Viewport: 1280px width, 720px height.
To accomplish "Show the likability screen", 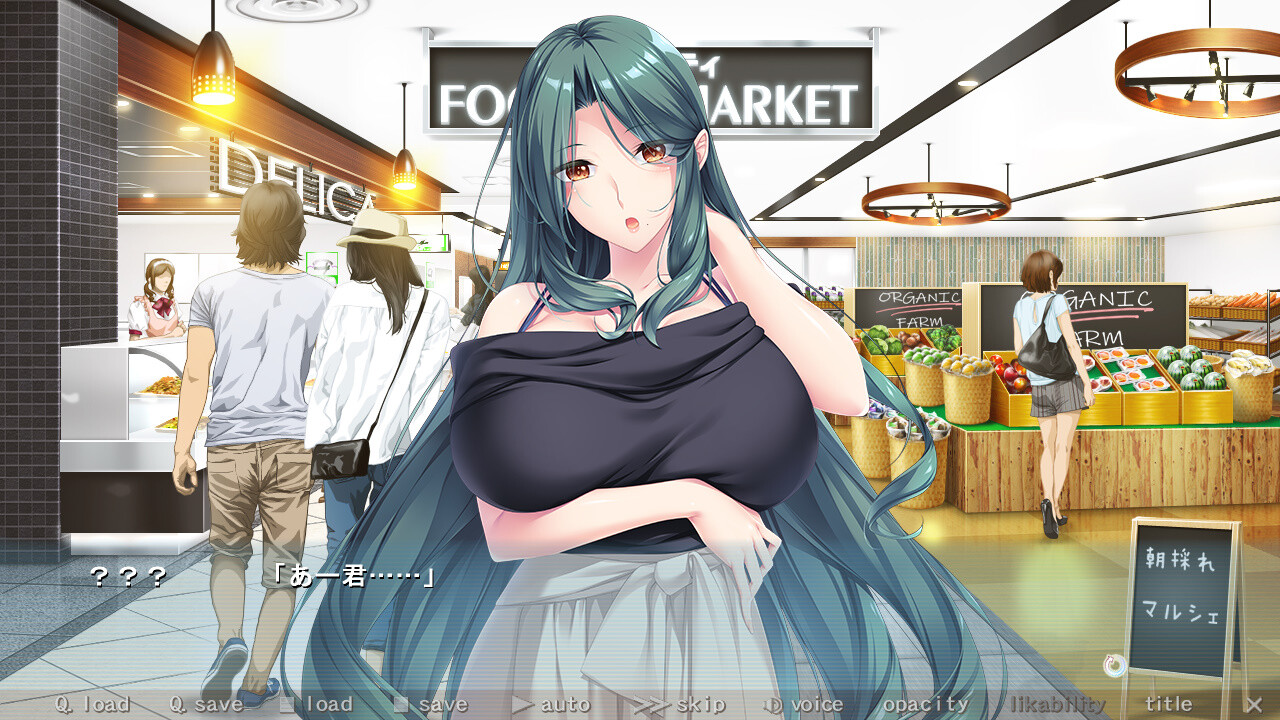I will (1057, 704).
